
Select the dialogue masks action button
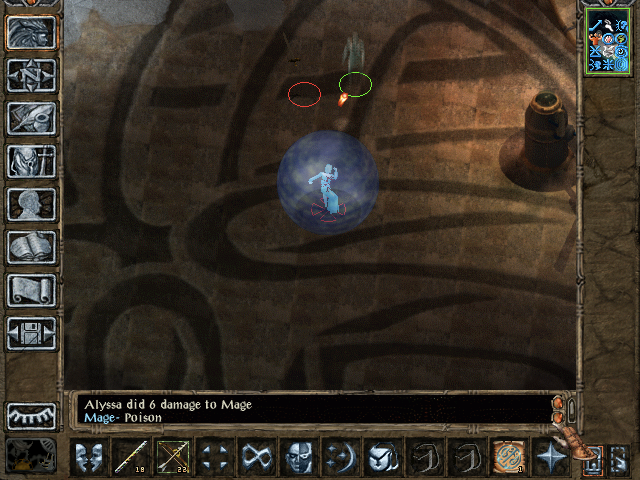pyautogui.click(x=89, y=458)
